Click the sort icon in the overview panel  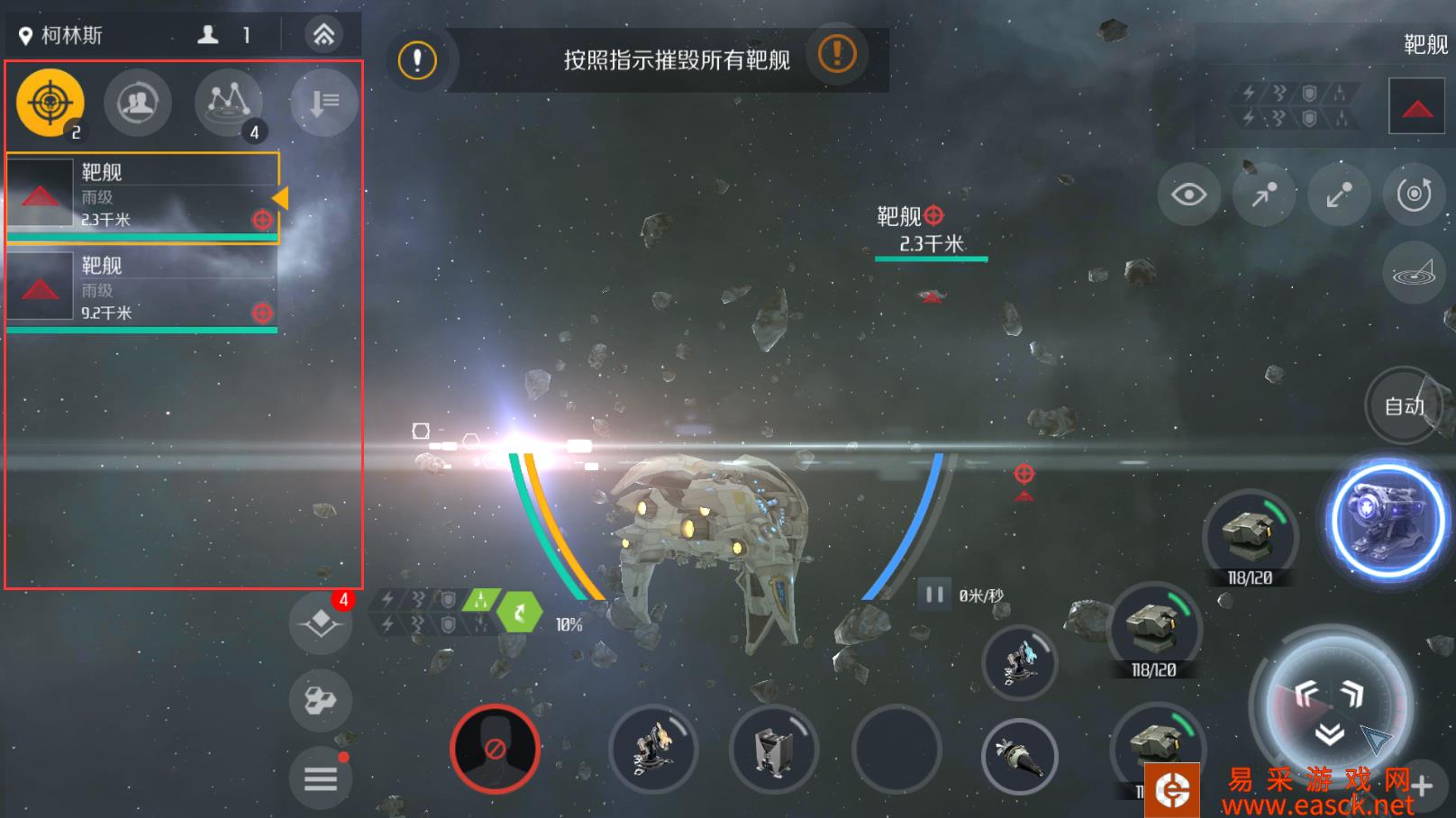(x=322, y=102)
